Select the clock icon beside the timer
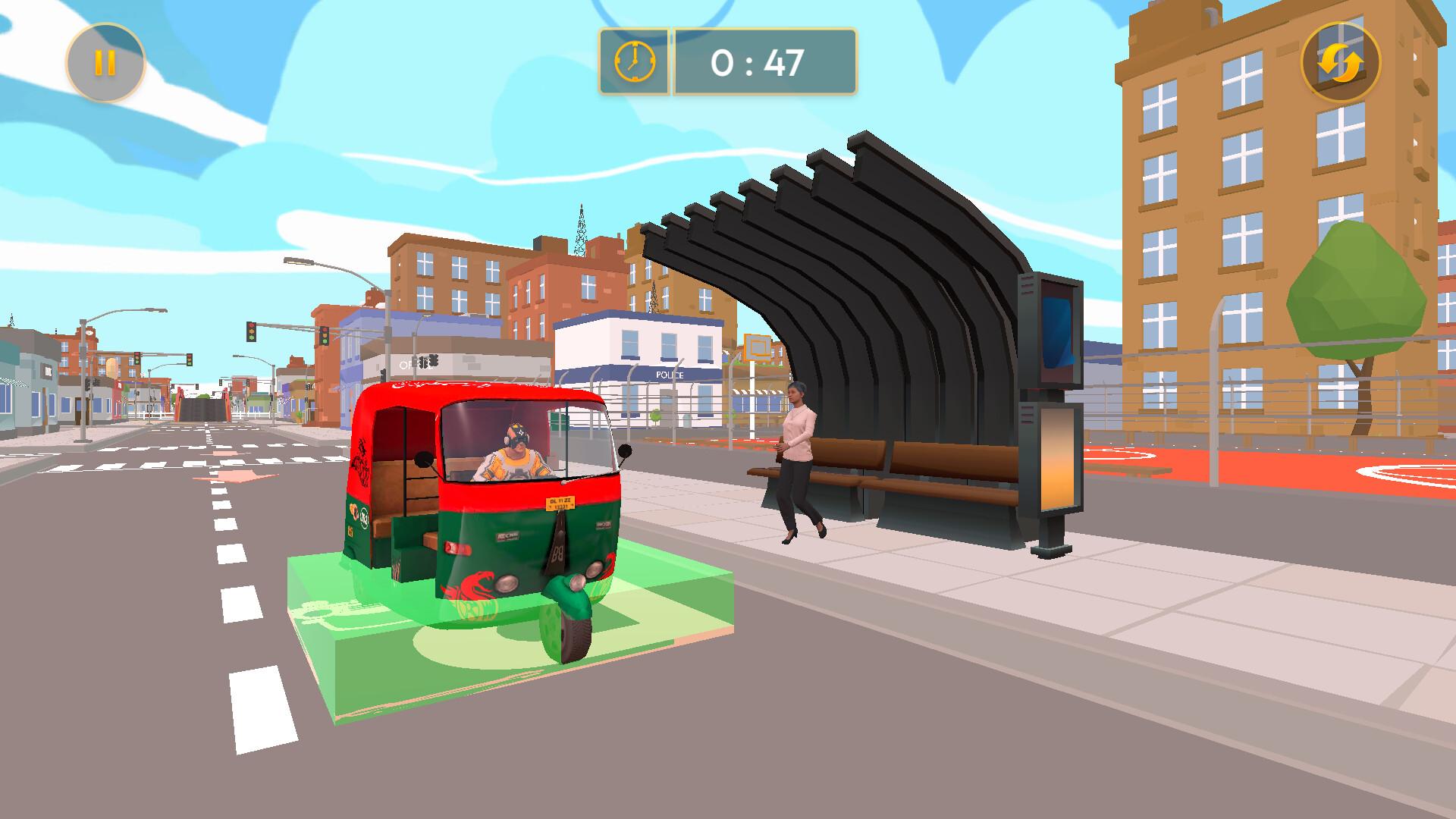This screenshot has height=819, width=1456. tap(634, 63)
